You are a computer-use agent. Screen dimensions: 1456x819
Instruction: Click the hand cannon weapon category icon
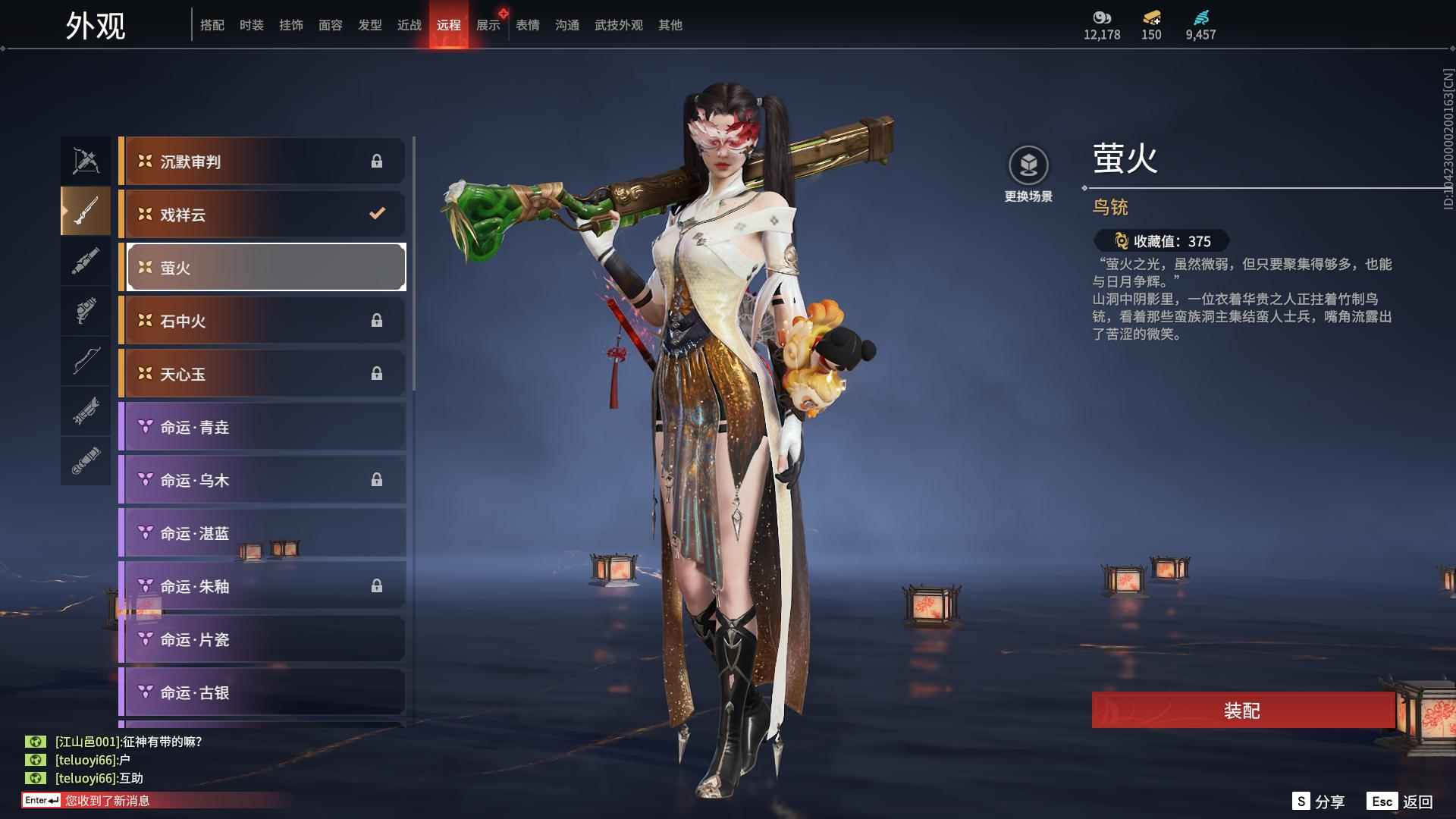pyautogui.click(x=85, y=311)
